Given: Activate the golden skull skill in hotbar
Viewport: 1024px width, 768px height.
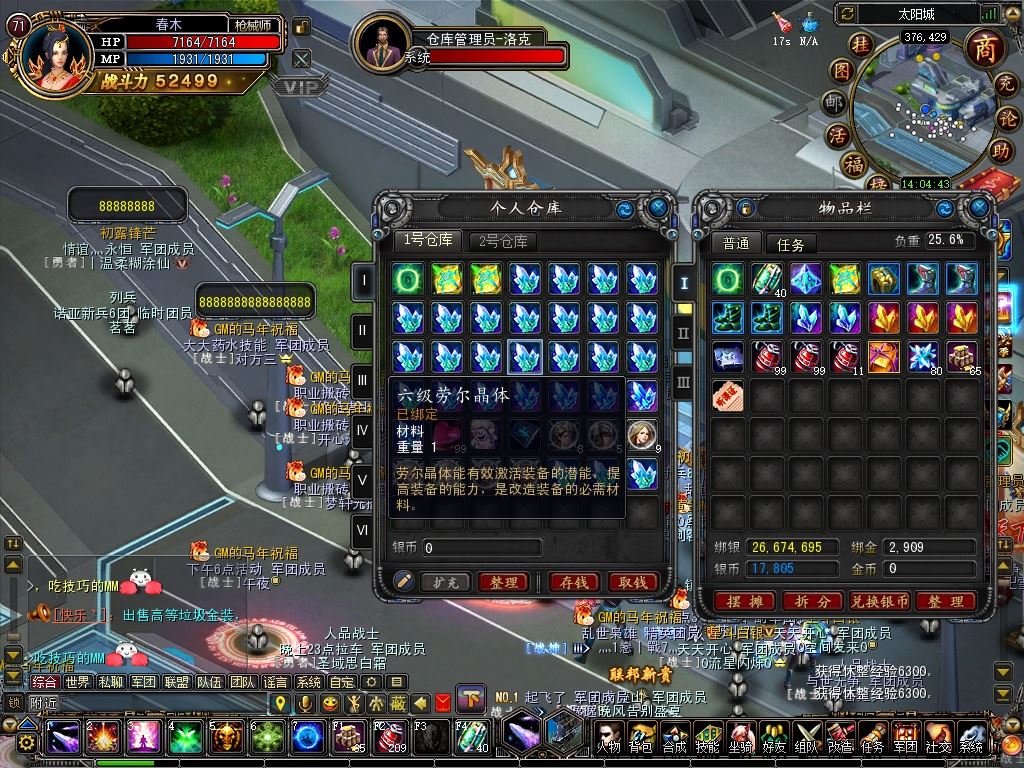Looking at the screenshot, I should pos(226,738).
